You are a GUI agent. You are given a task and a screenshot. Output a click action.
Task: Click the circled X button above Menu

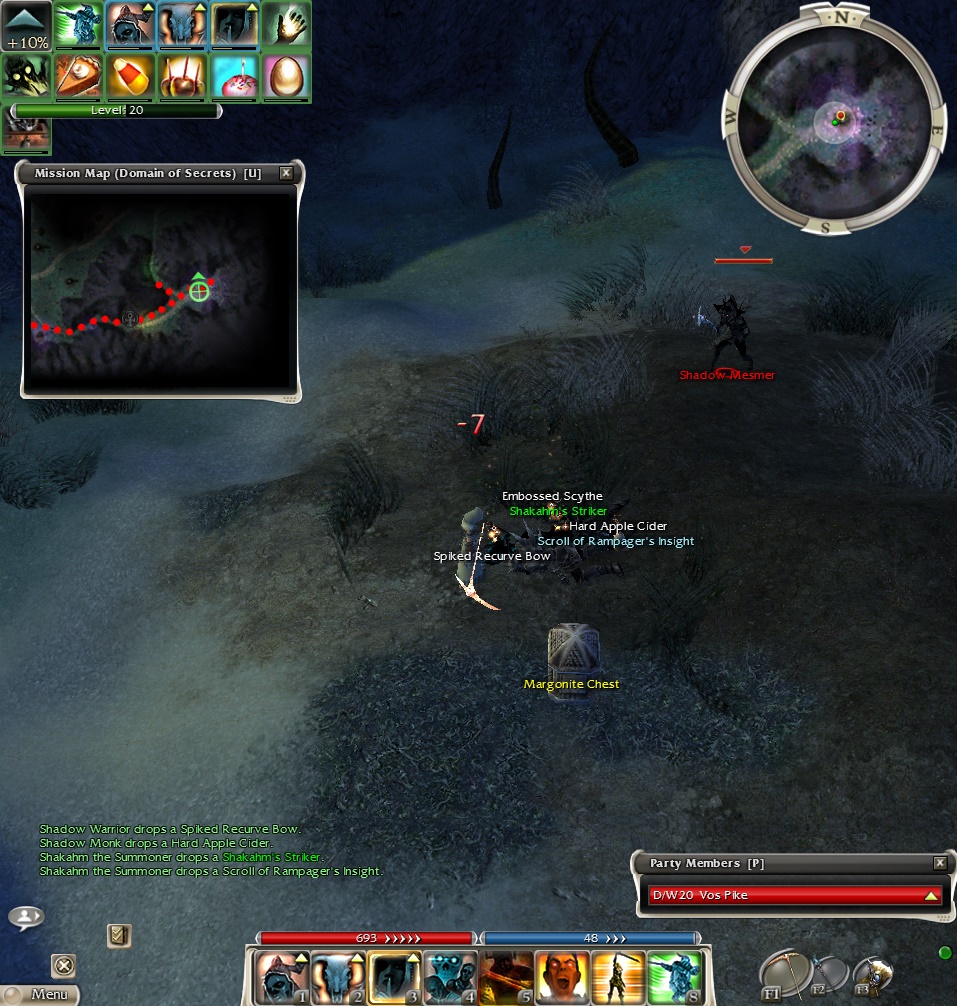(63, 965)
